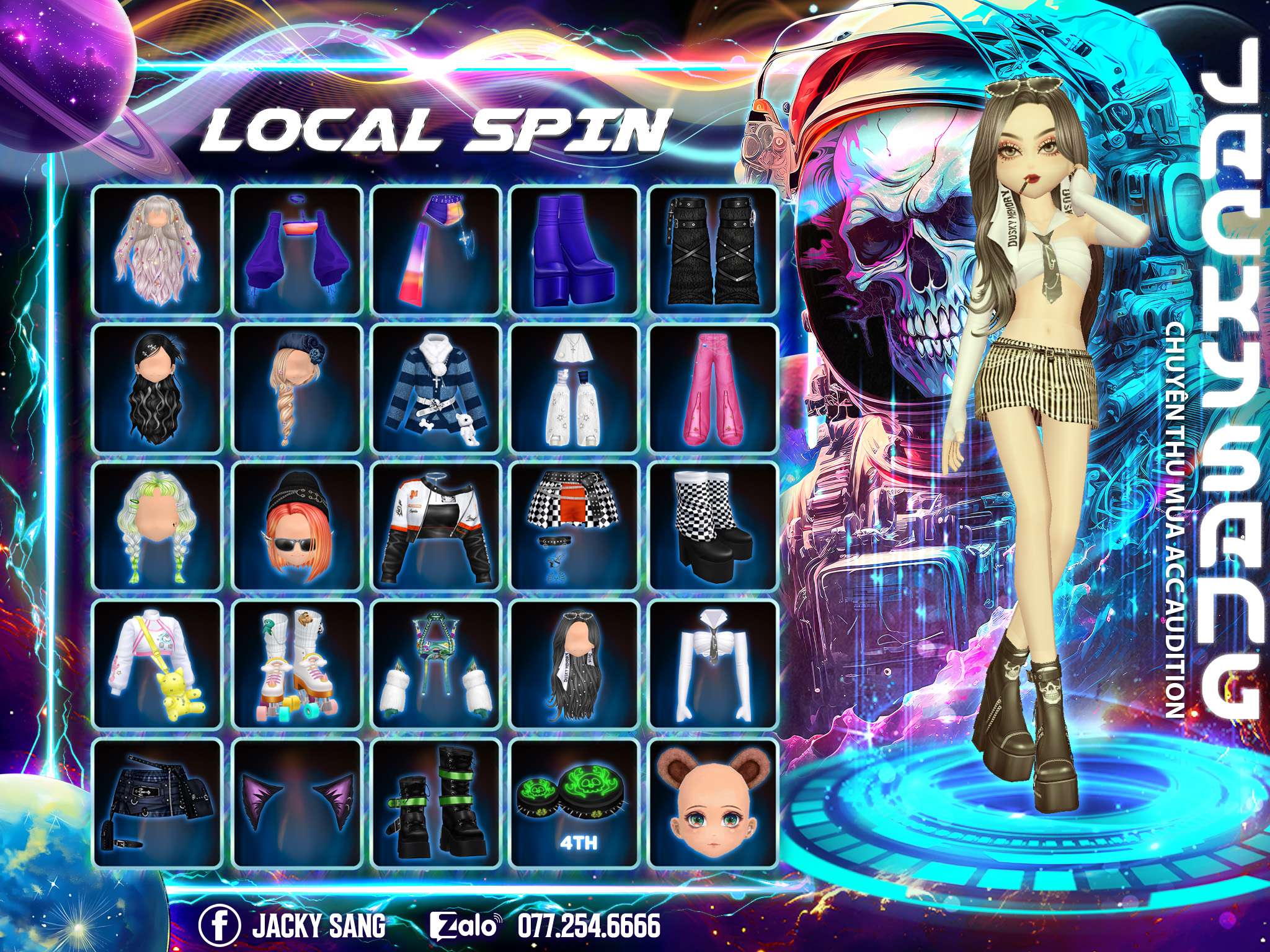Select the blonde braid with beret
The height and width of the screenshot is (952, 1270).
(296, 388)
